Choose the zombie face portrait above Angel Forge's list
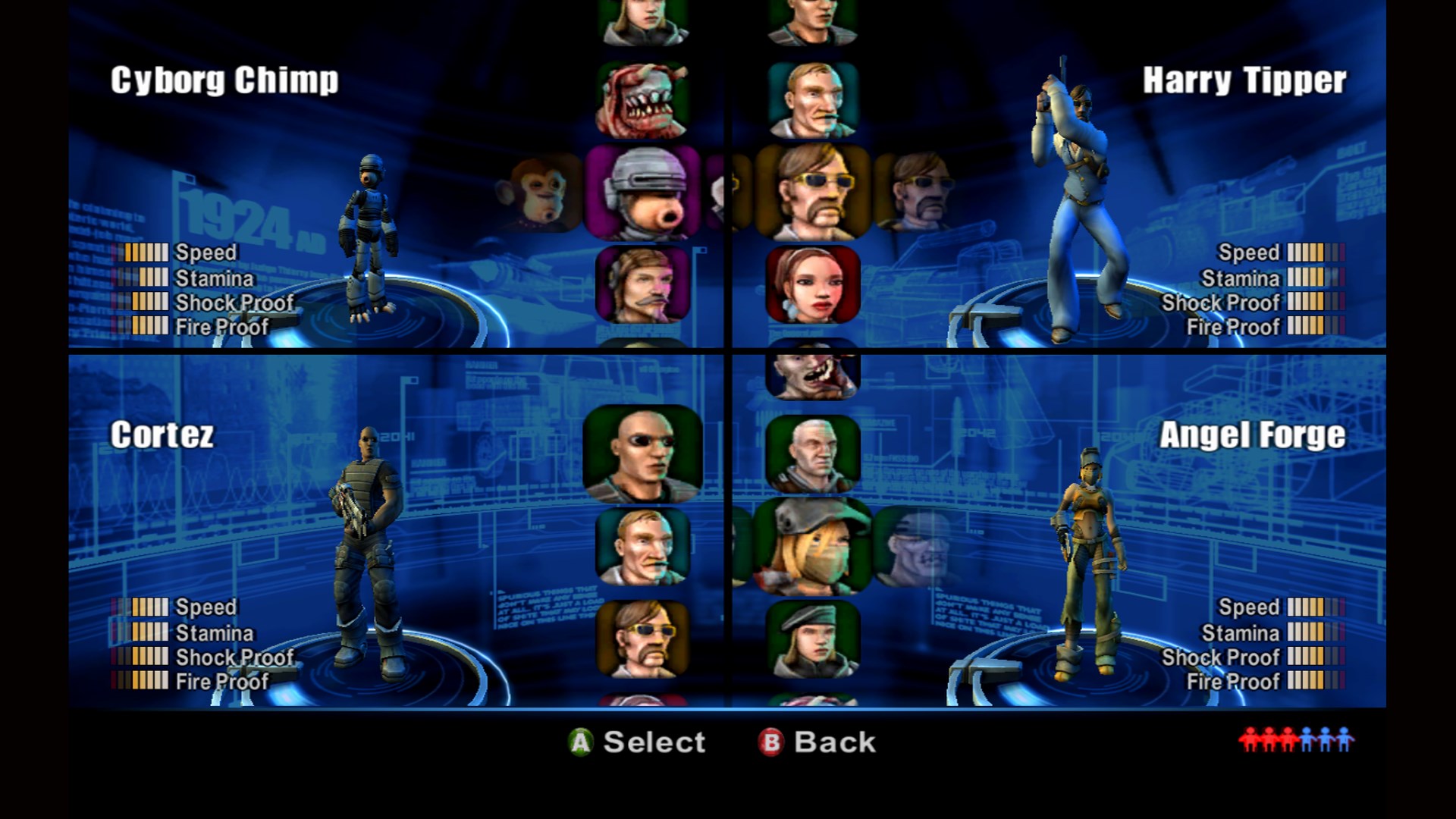The width and height of the screenshot is (1456, 819). point(811,374)
